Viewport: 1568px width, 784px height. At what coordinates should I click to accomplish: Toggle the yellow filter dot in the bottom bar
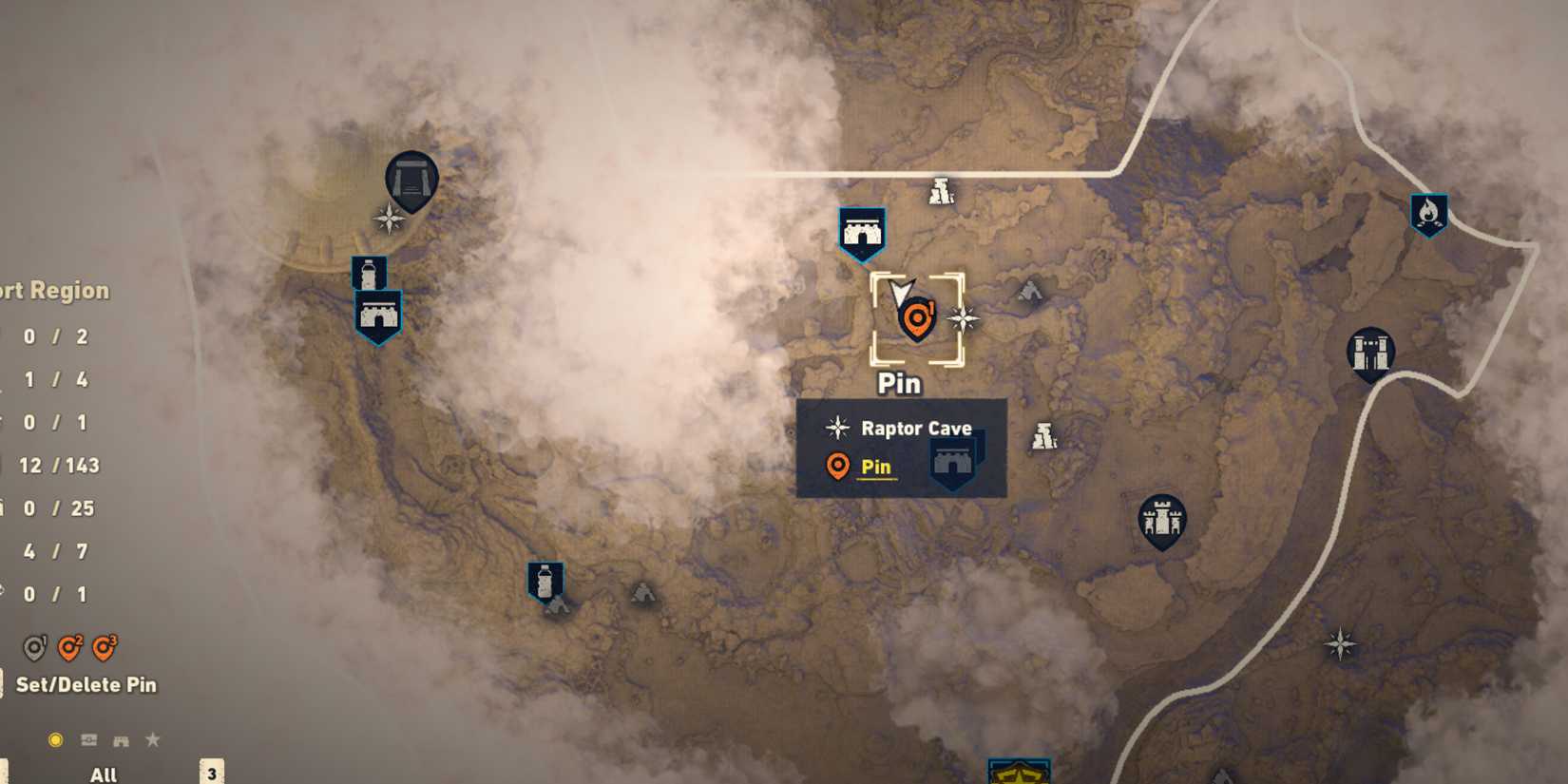[55, 738]
